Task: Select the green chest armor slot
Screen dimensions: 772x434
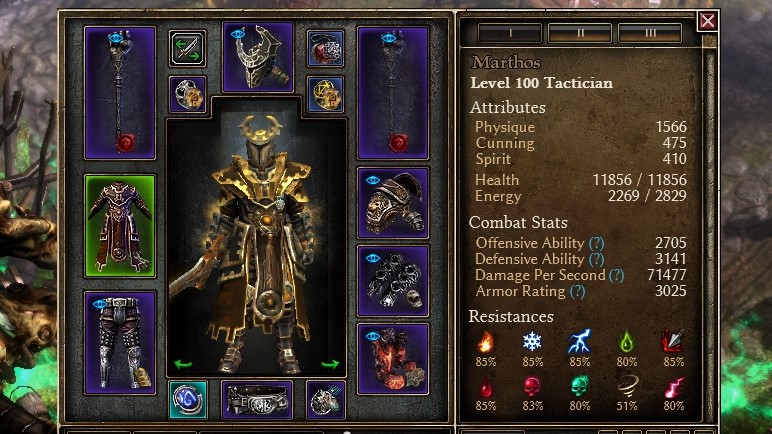Action: coord(120,226)
